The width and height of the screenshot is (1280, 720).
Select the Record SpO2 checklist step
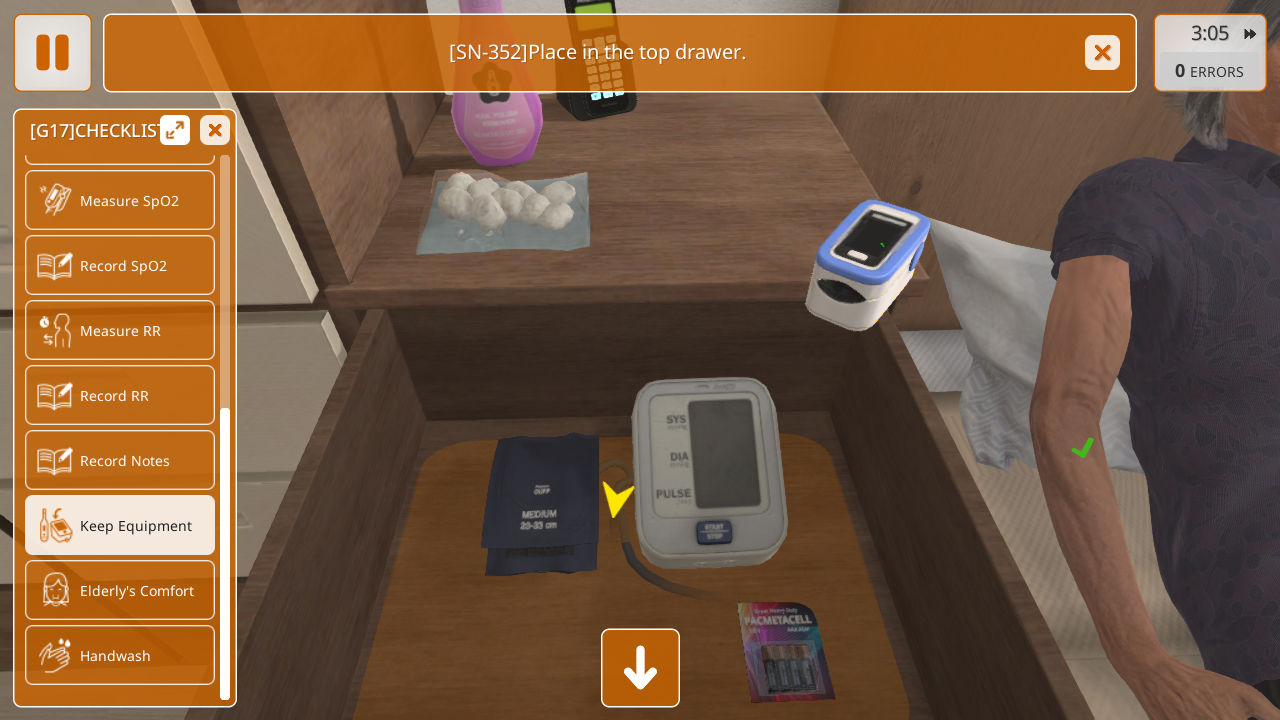(x=120, y=265)
